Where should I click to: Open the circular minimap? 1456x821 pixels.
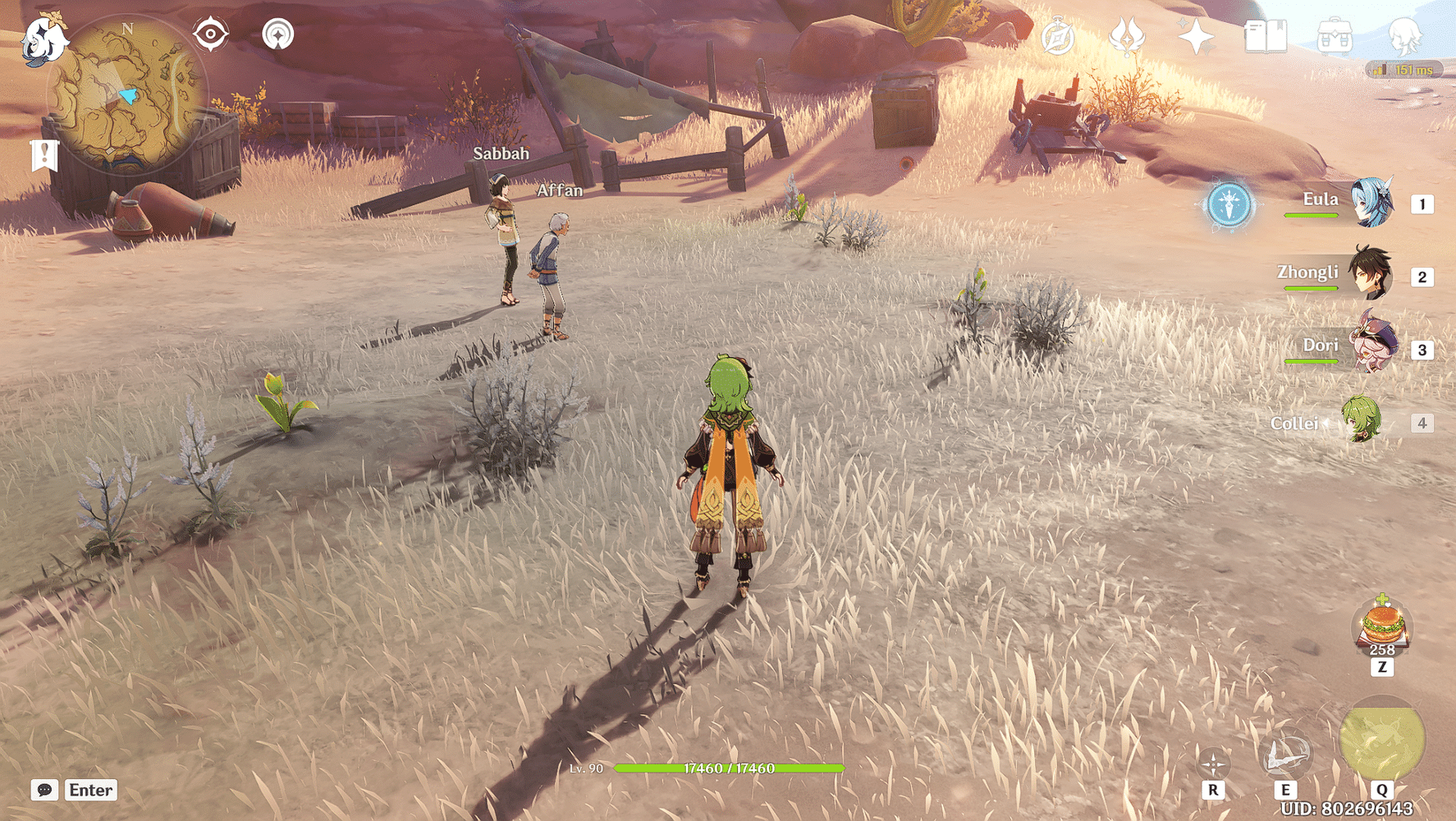[x=127, y=94]
